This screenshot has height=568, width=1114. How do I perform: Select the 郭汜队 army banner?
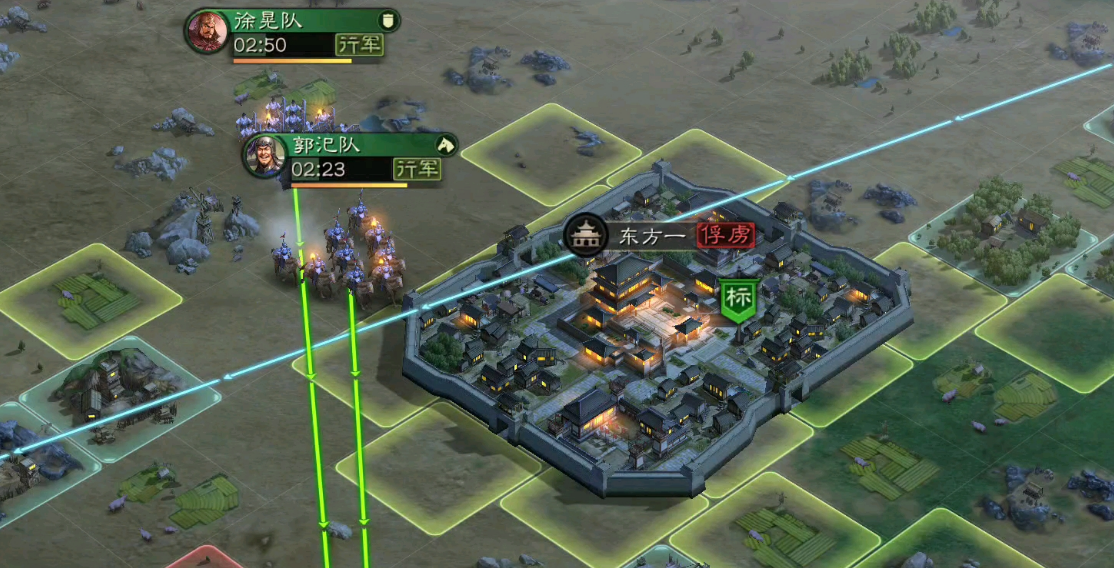point(351,157)
